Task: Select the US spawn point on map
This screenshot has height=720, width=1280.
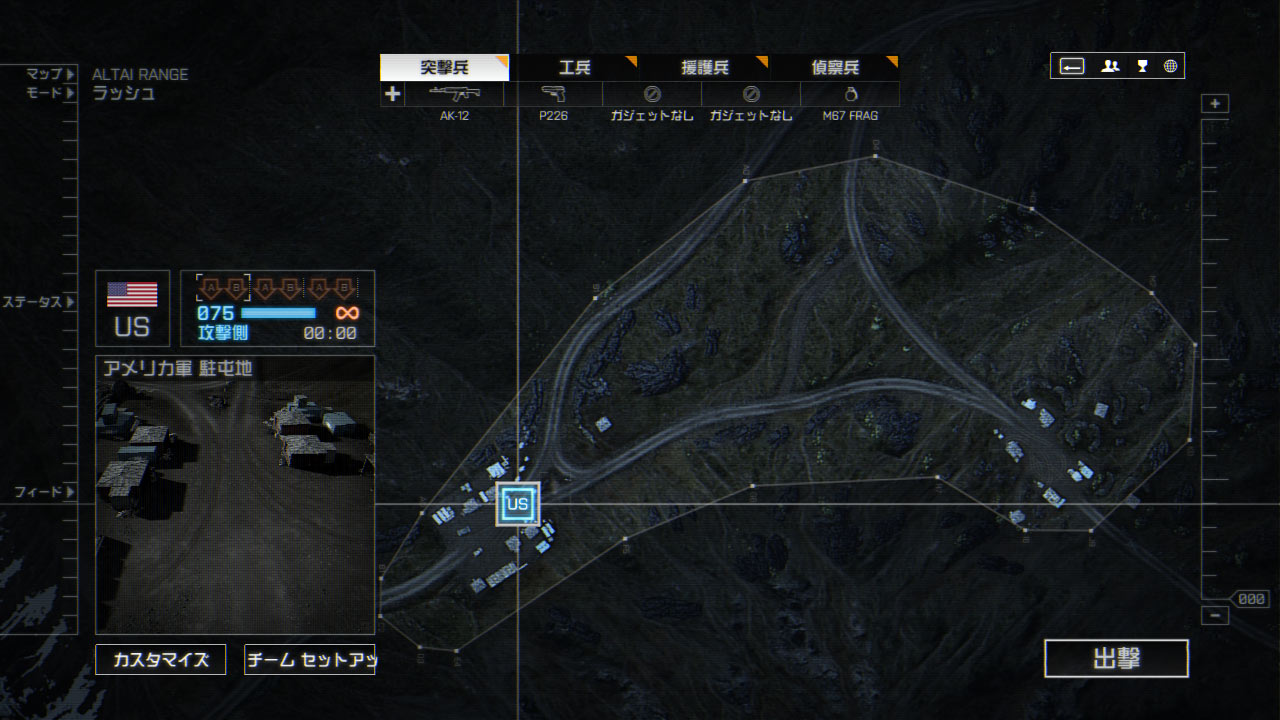Action: 517,504
